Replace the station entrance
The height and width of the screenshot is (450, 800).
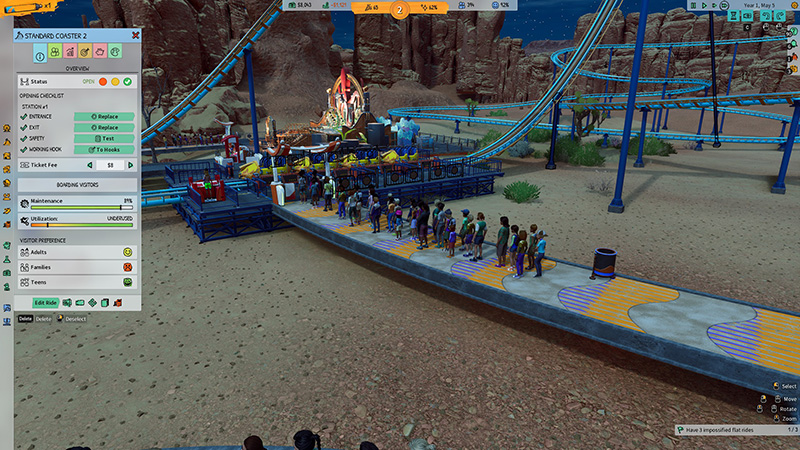pos(104,117)
